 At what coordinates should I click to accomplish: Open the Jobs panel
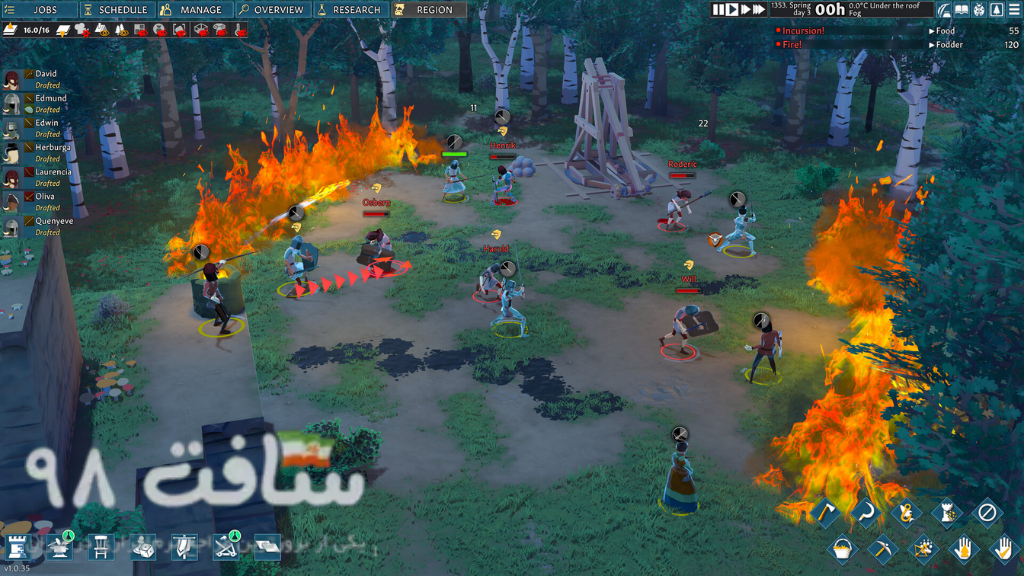(40, 10)
